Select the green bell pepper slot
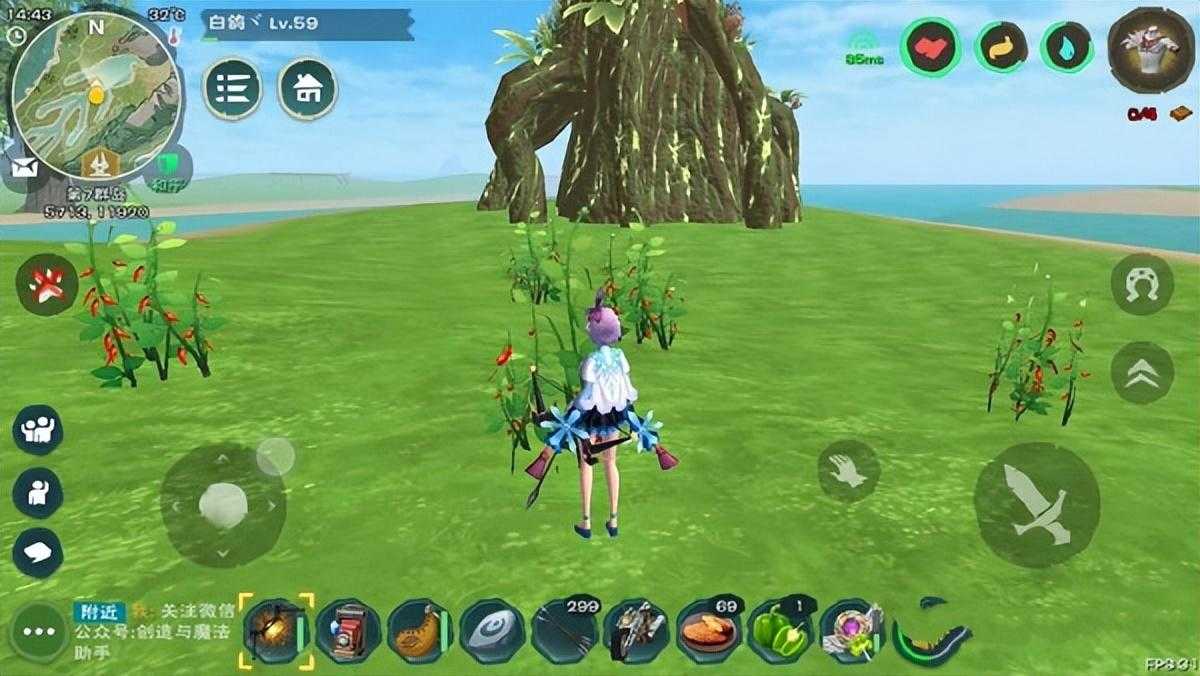The width and height of the screenshot is (1200, 676). [x=781, y=631]
